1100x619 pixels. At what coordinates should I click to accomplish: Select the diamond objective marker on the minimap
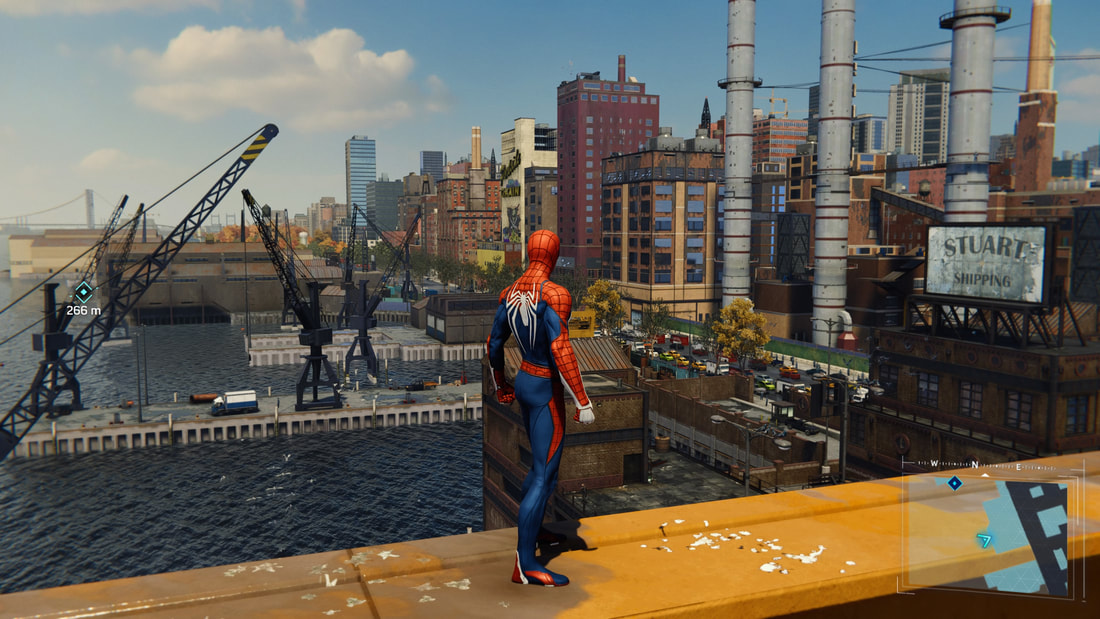[955, 483]
